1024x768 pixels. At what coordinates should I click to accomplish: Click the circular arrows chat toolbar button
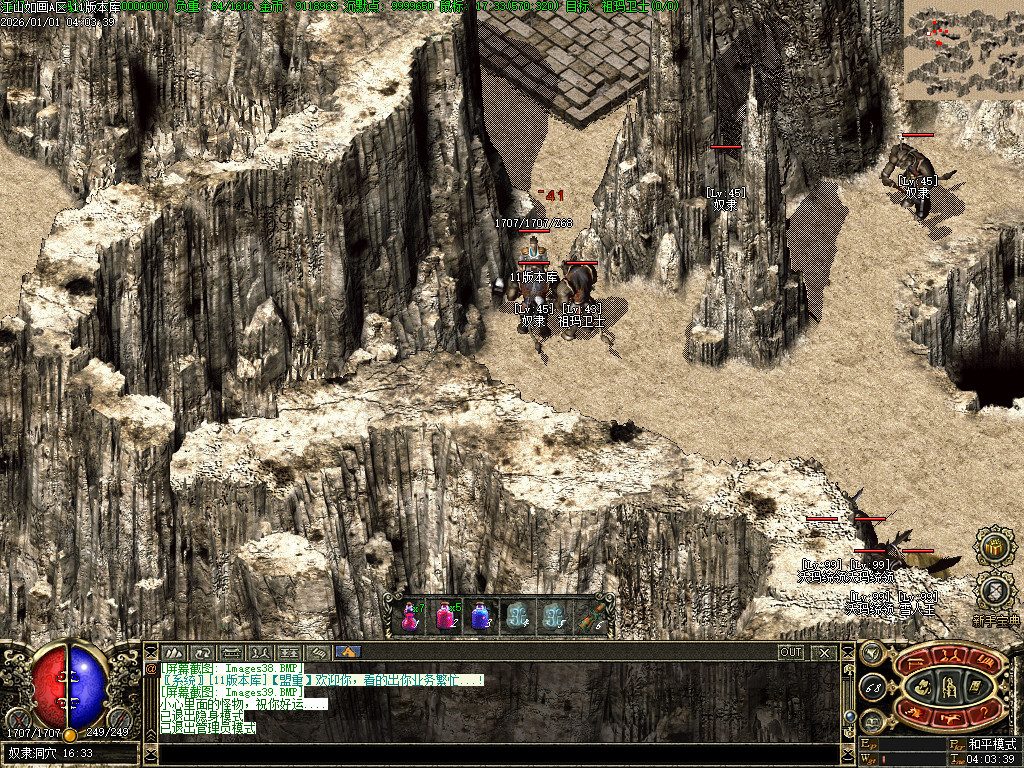click(202, 652)
